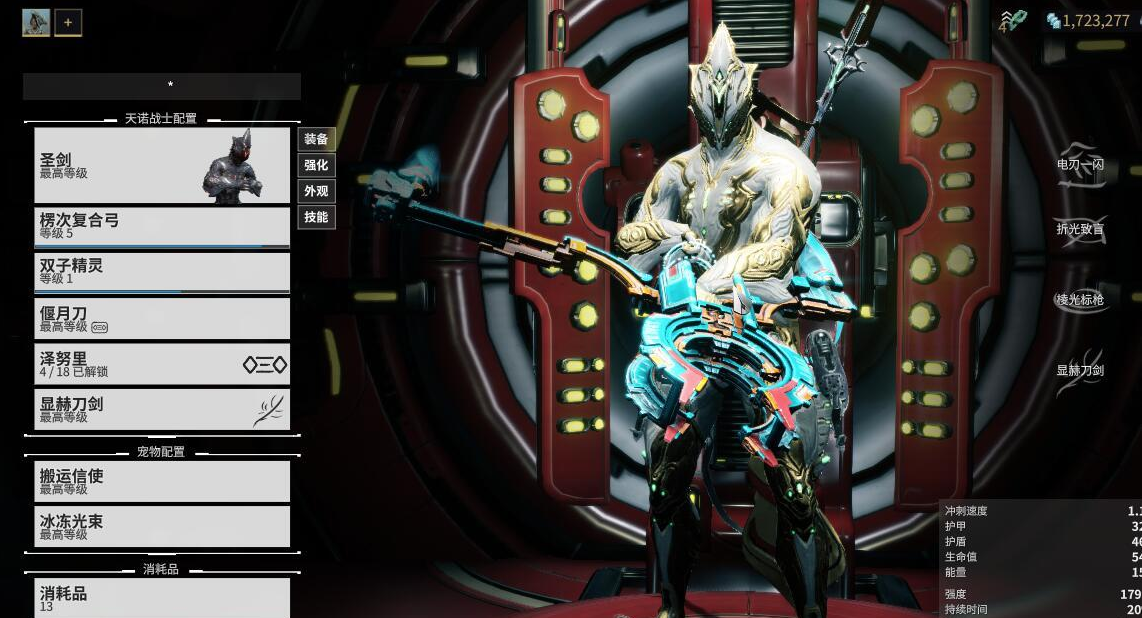Image resolution: width=1142 pixels, height=618 pixels.
Task: Choose the 双子精灵 secondary weapon slot
Action: pyautogui.click(x=161, y=272)
